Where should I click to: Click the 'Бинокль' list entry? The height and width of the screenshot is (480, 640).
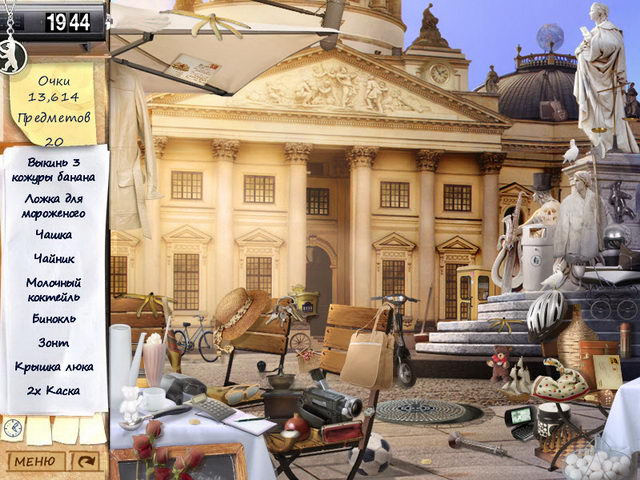[54, 319]
